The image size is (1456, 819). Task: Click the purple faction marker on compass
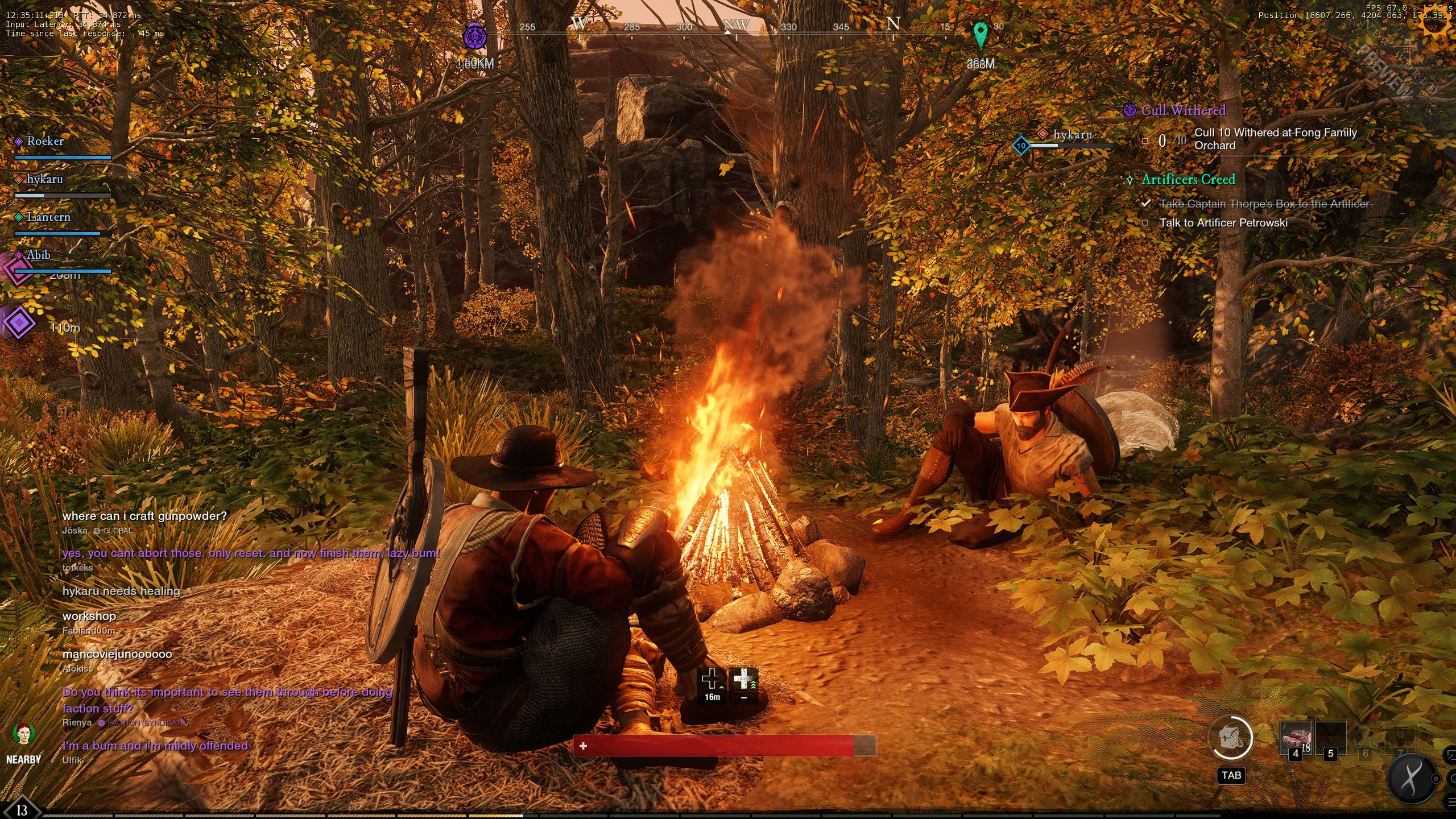point(474,37)
